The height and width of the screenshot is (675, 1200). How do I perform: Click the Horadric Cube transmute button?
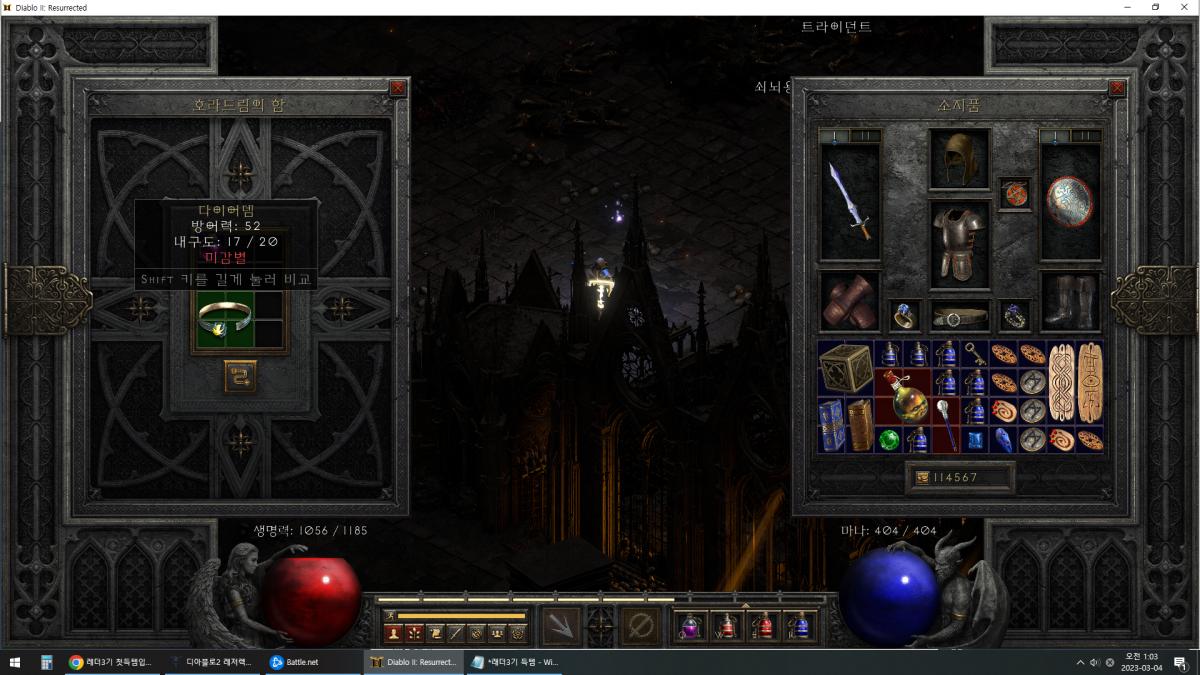240,376
